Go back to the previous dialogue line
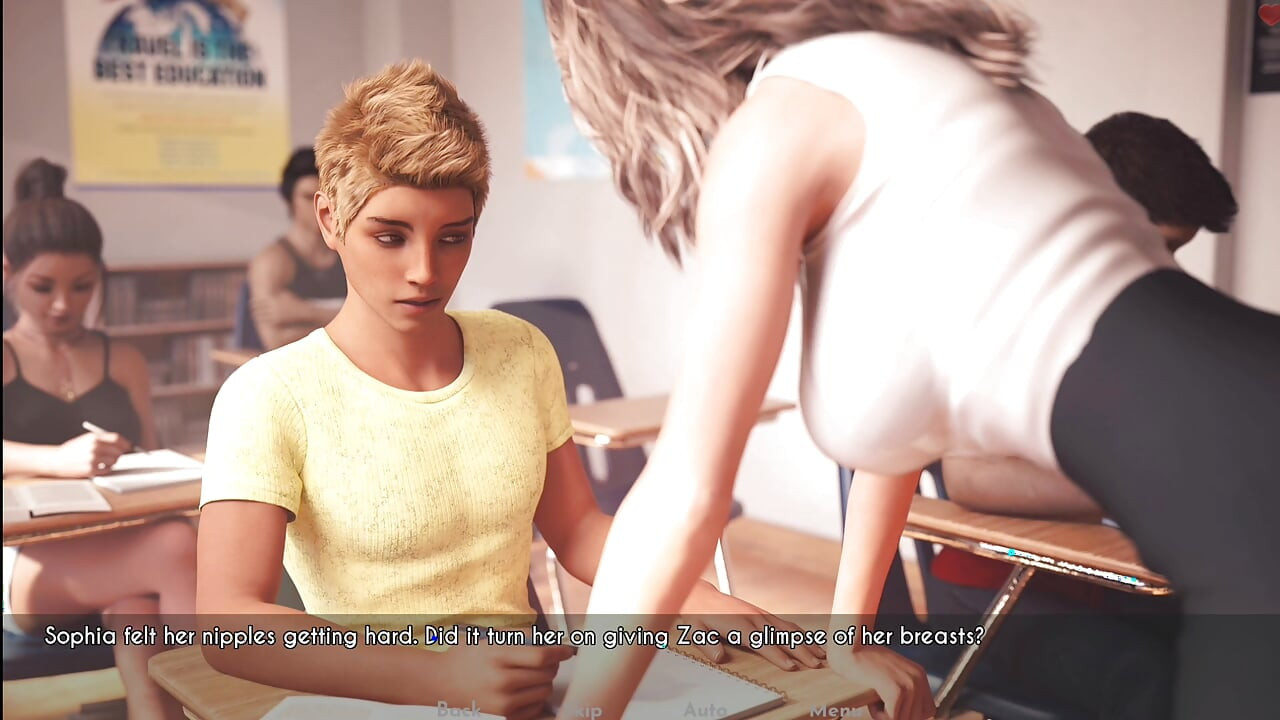 tap(458, 709)
